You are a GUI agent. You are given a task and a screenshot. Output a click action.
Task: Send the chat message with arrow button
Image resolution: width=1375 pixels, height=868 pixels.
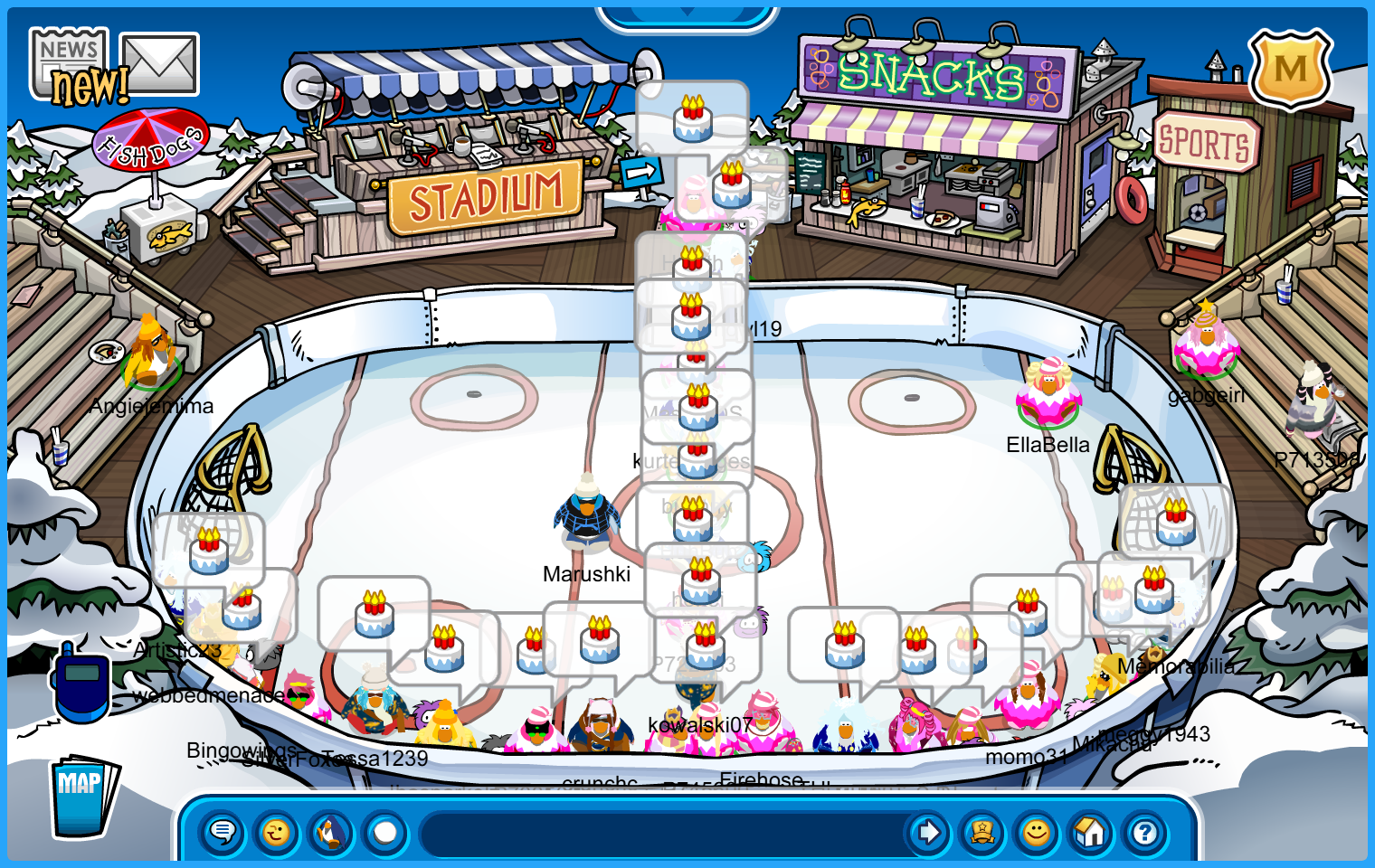click(x=928, y=832)
